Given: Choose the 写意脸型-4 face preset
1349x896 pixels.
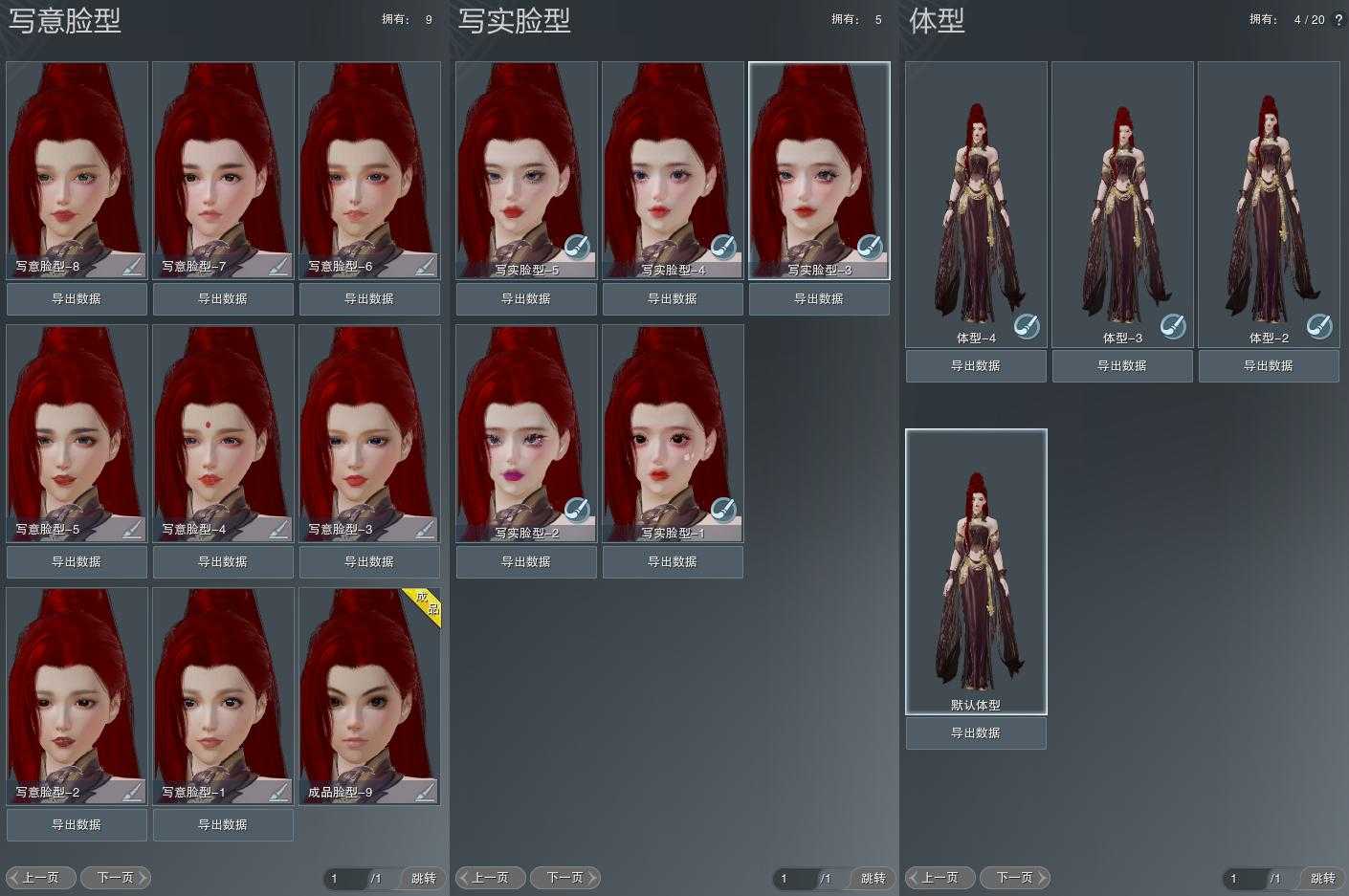Looking at the screenshot, I should [x=223, y=426].
